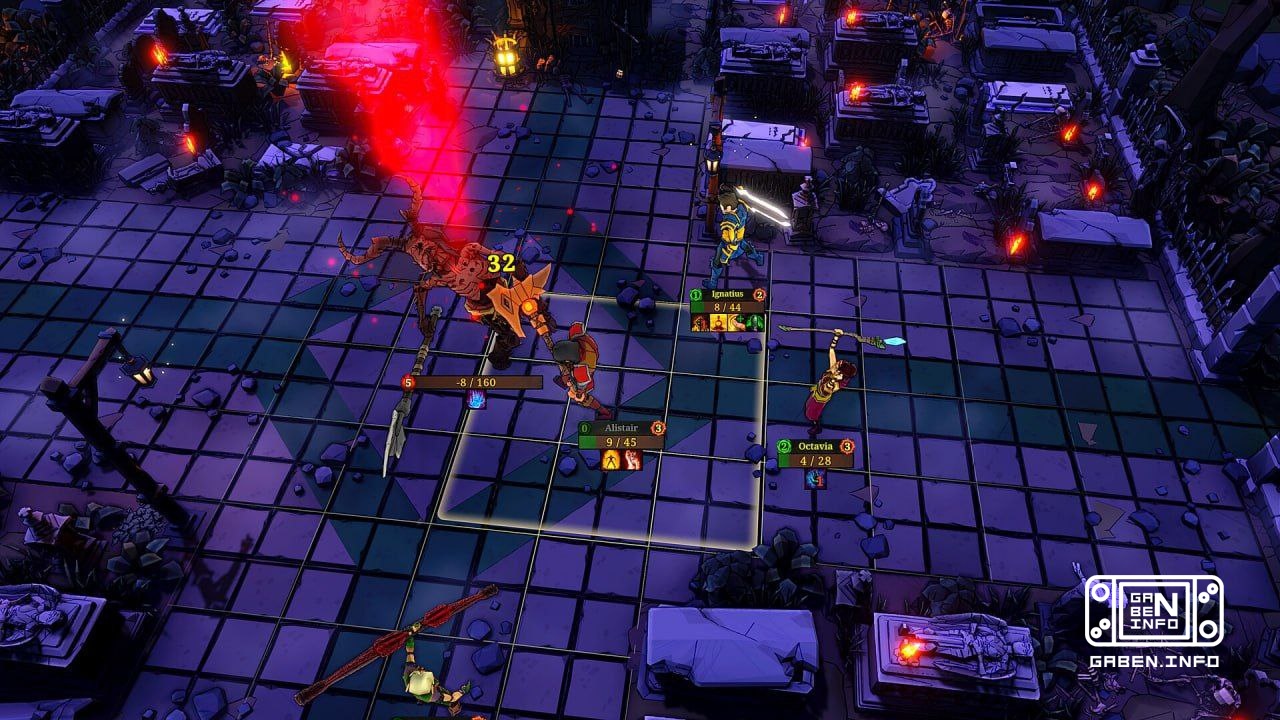Click Alistair's health bar showing 9/45

620,441
